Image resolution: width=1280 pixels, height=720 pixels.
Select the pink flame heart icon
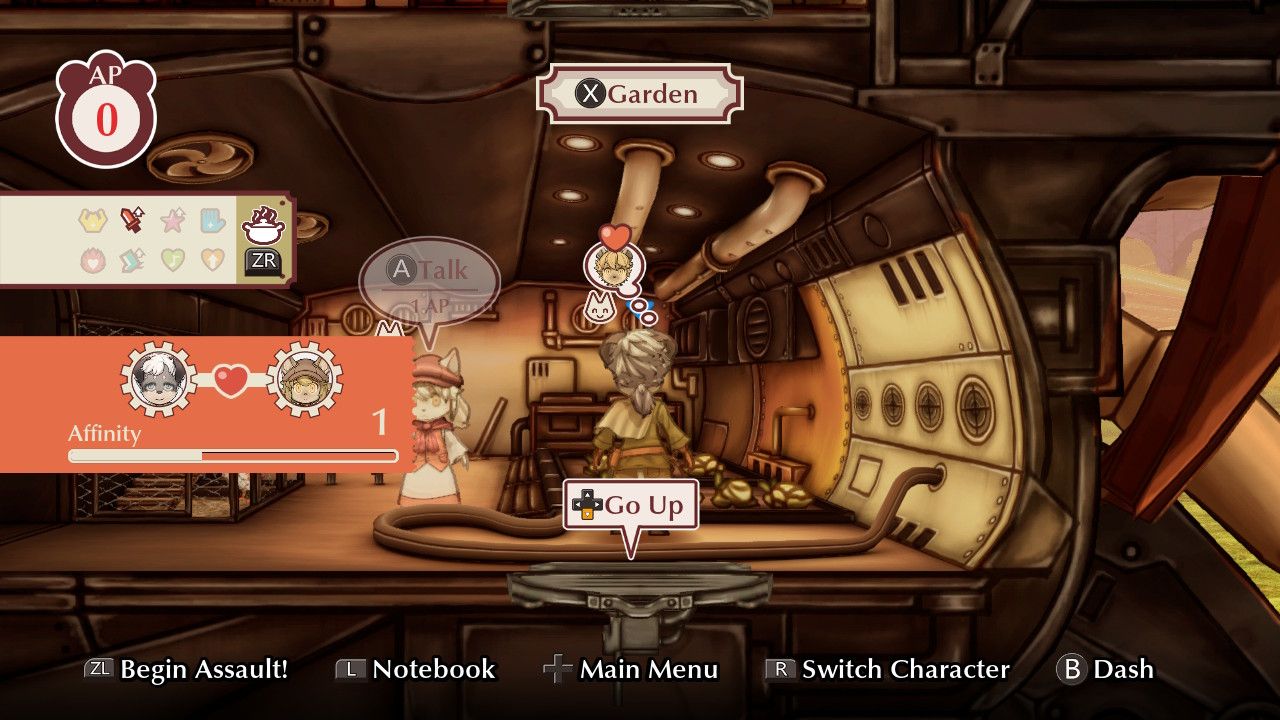(92, 260)
